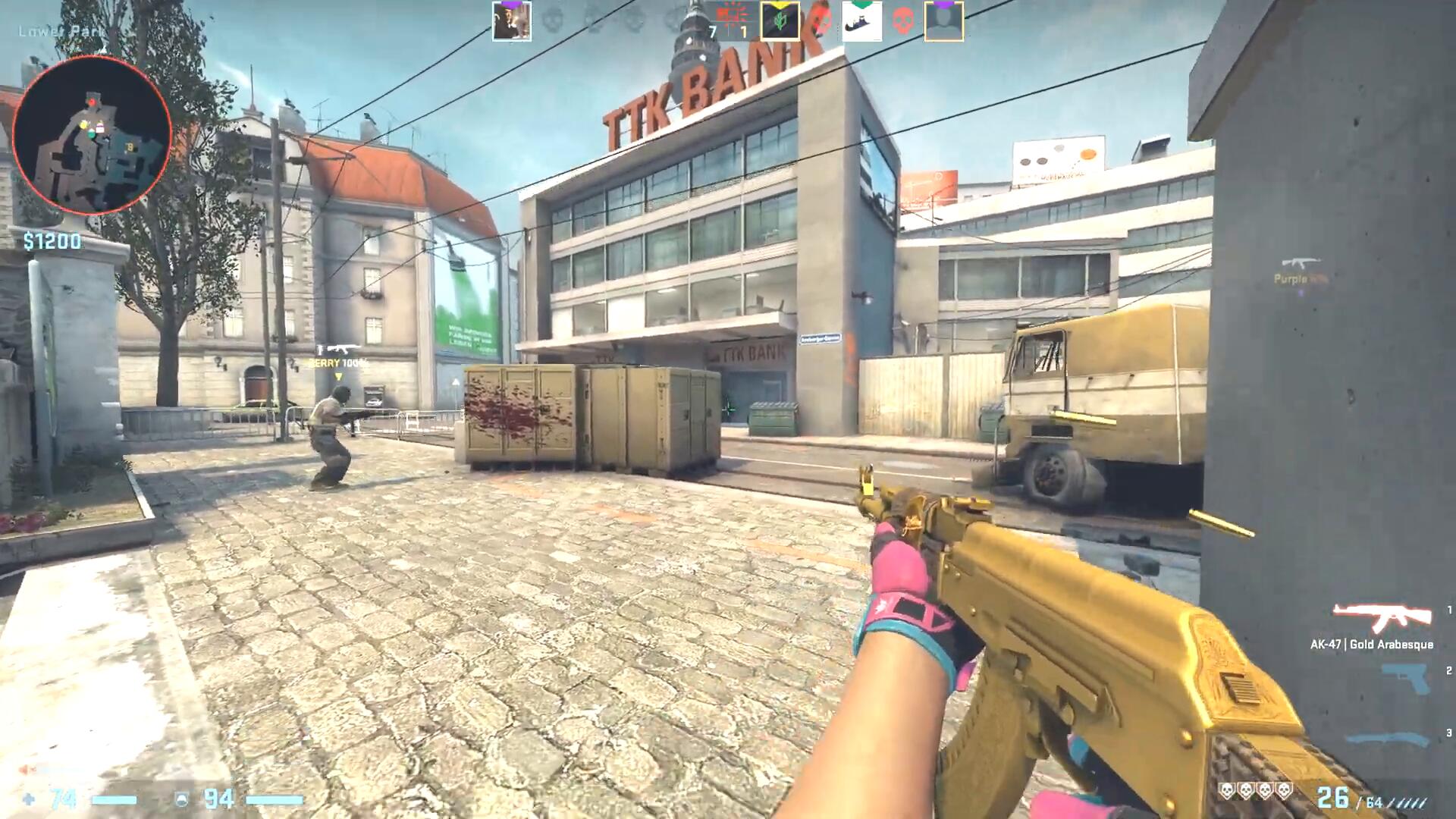Screen dimensions: 1456x819
Task: Select the green plant logo player avatar
Action: (x=780, y=21)
